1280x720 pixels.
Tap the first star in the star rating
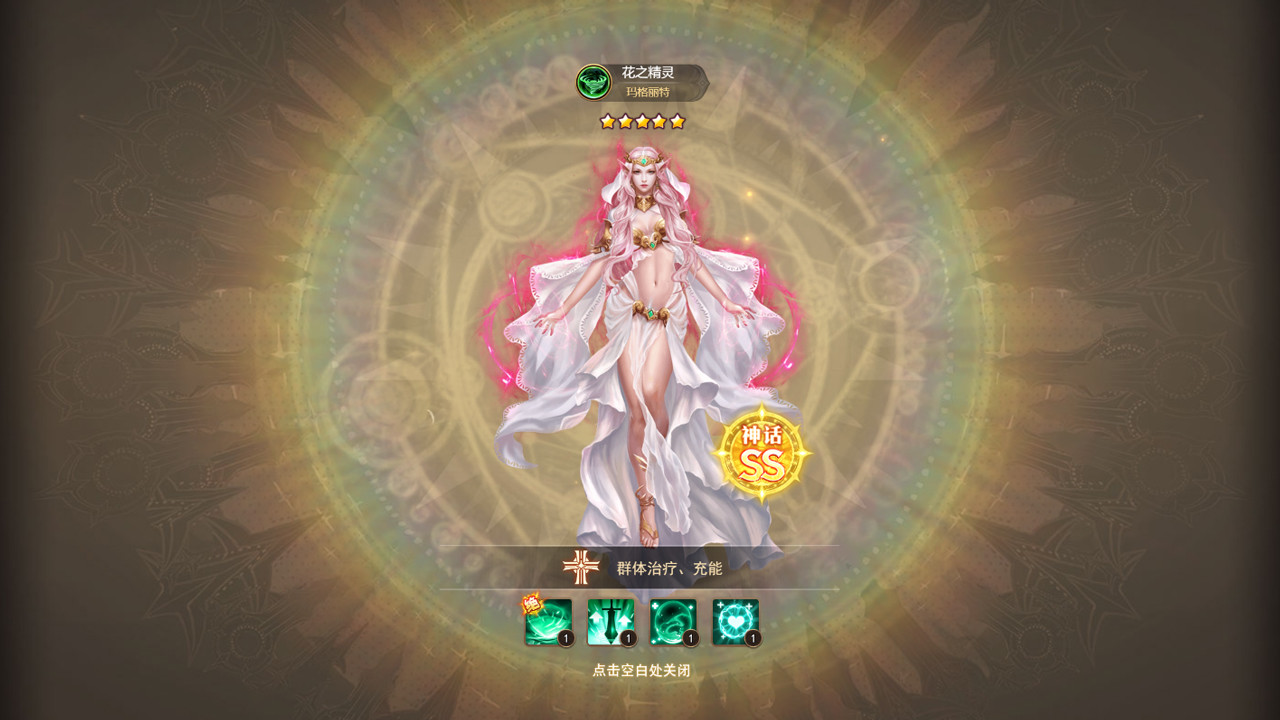click(x=606, y=120)
